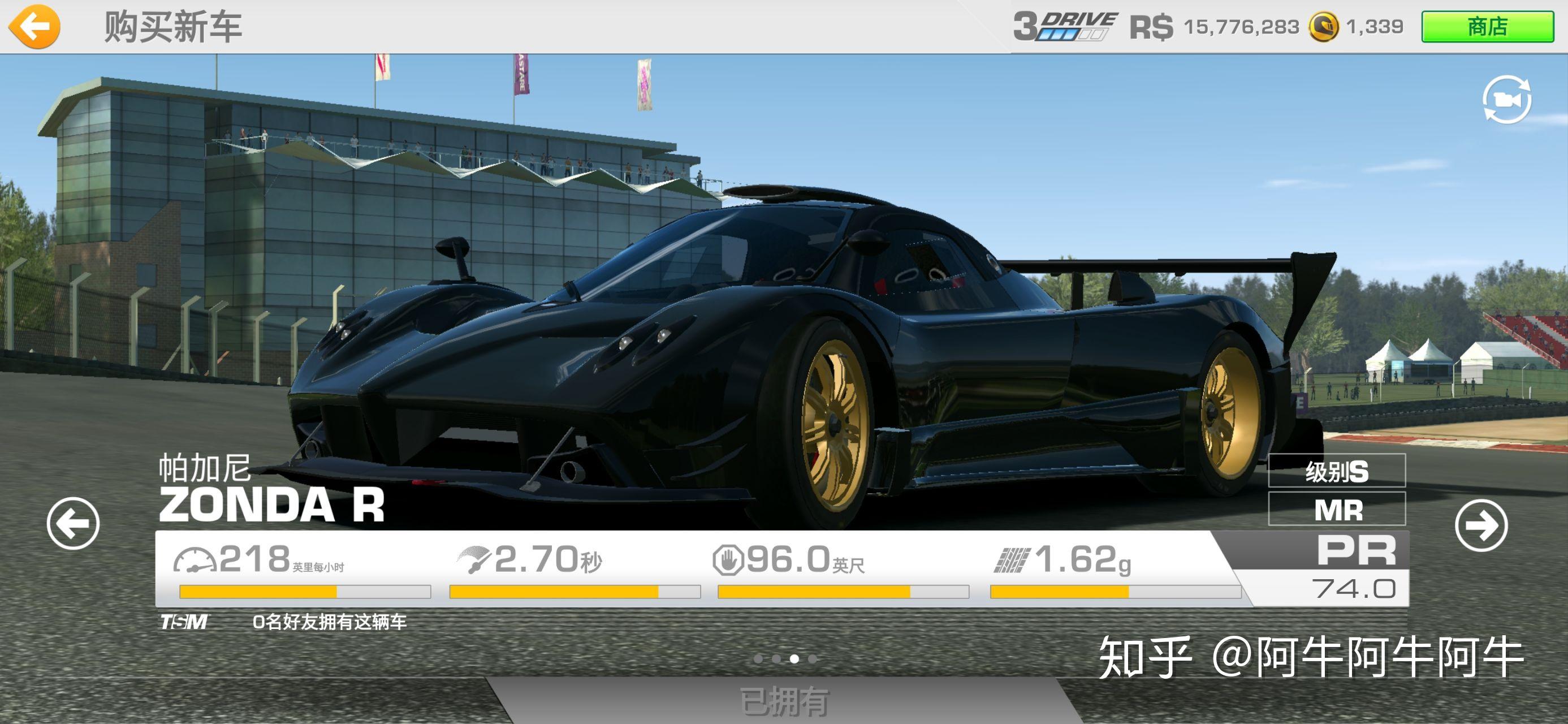Go back with the orange arrow button
This screenshot has width=1568, height=724.
pyautogui.click(x=34, y=26)
